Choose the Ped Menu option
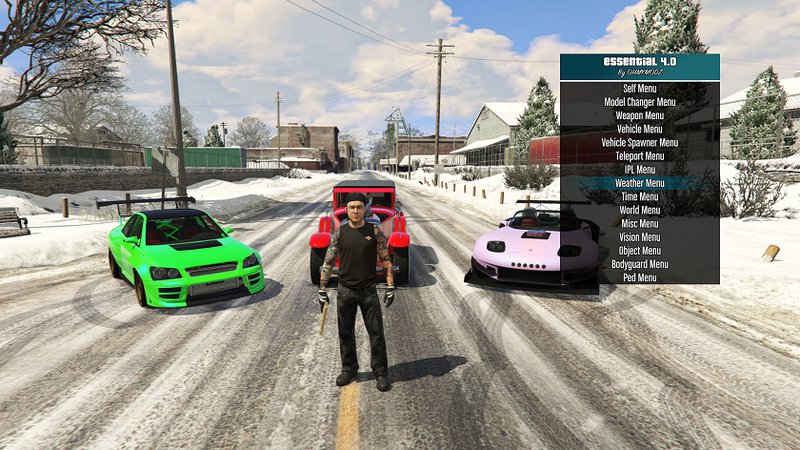 click(639, 277)
